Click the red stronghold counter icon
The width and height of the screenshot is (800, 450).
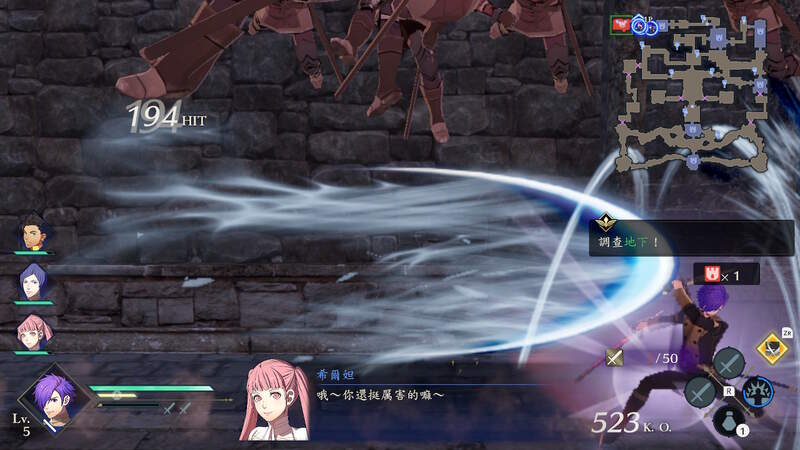point(711,273)
